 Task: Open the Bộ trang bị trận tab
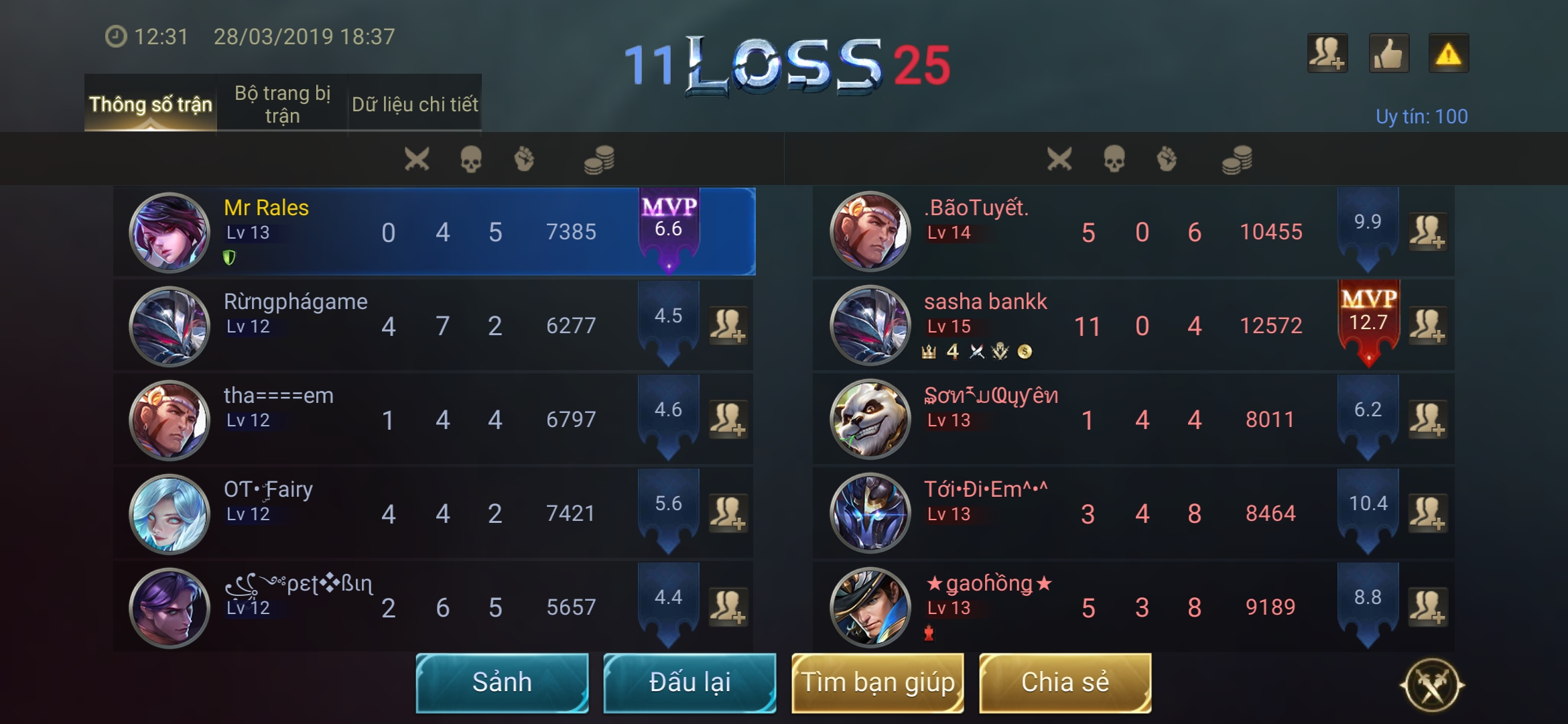point(282,105)
